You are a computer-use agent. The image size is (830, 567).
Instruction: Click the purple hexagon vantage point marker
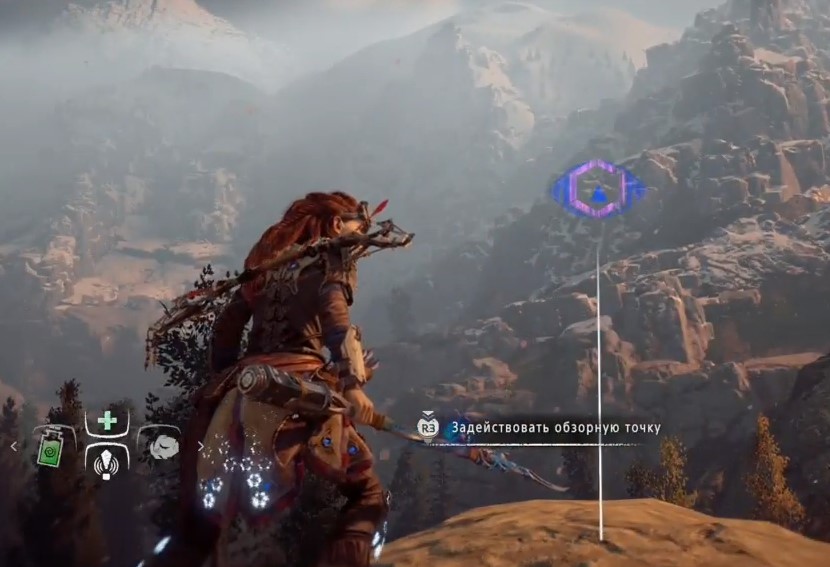click(598, 189)
